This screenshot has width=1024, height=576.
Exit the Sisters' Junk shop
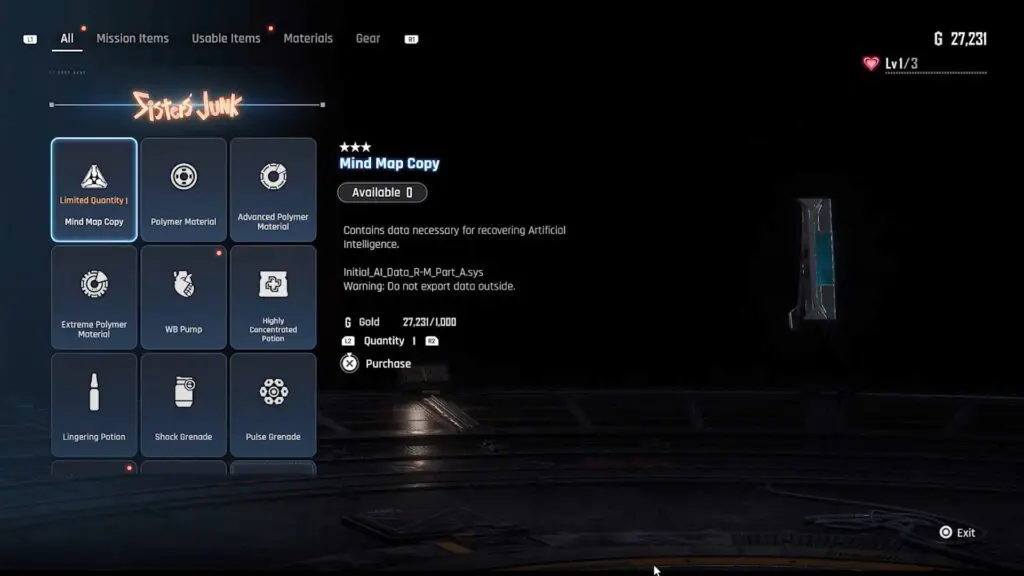(957, 533)
